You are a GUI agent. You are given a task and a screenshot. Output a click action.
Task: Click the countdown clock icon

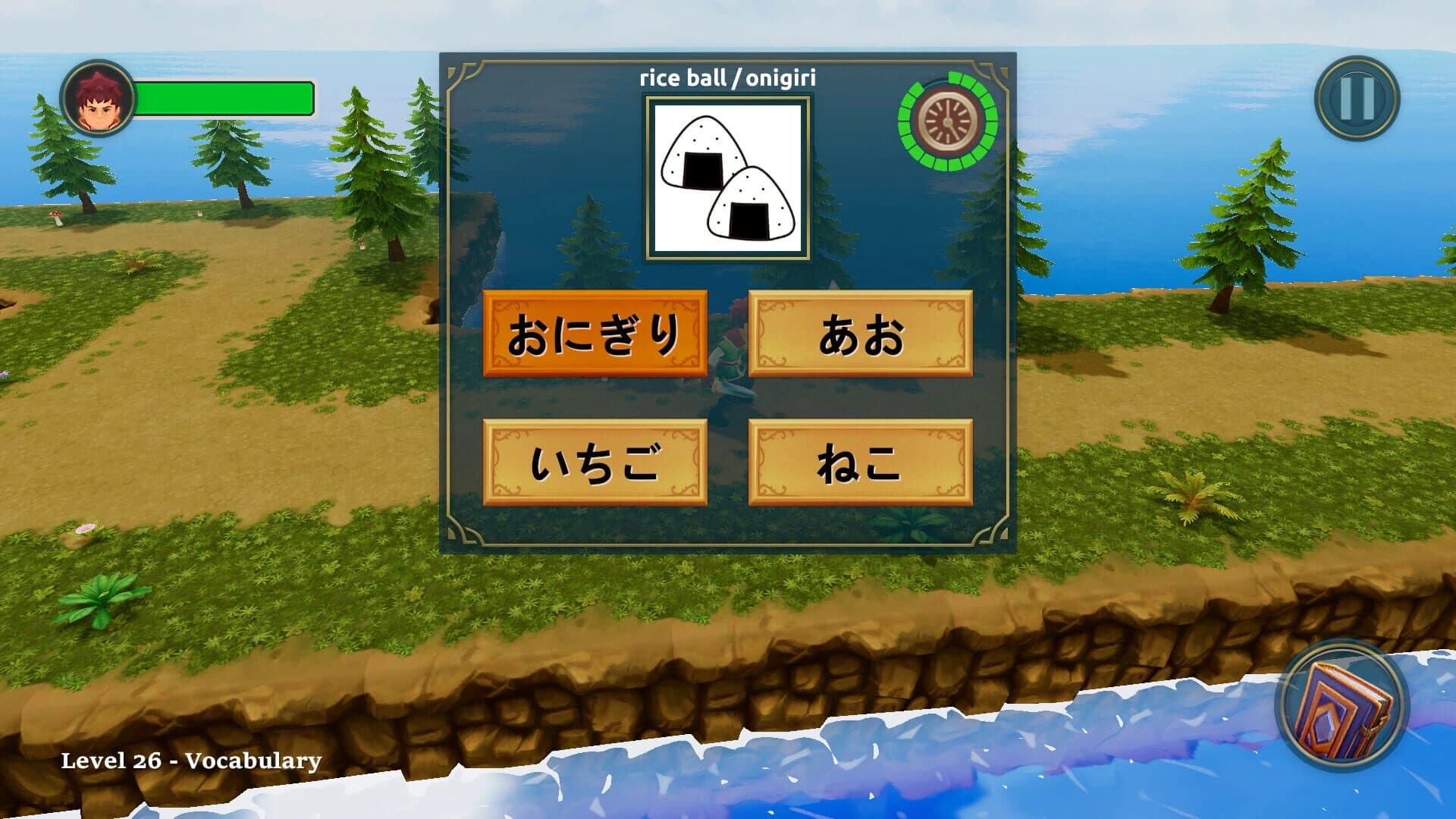point(949,121)
